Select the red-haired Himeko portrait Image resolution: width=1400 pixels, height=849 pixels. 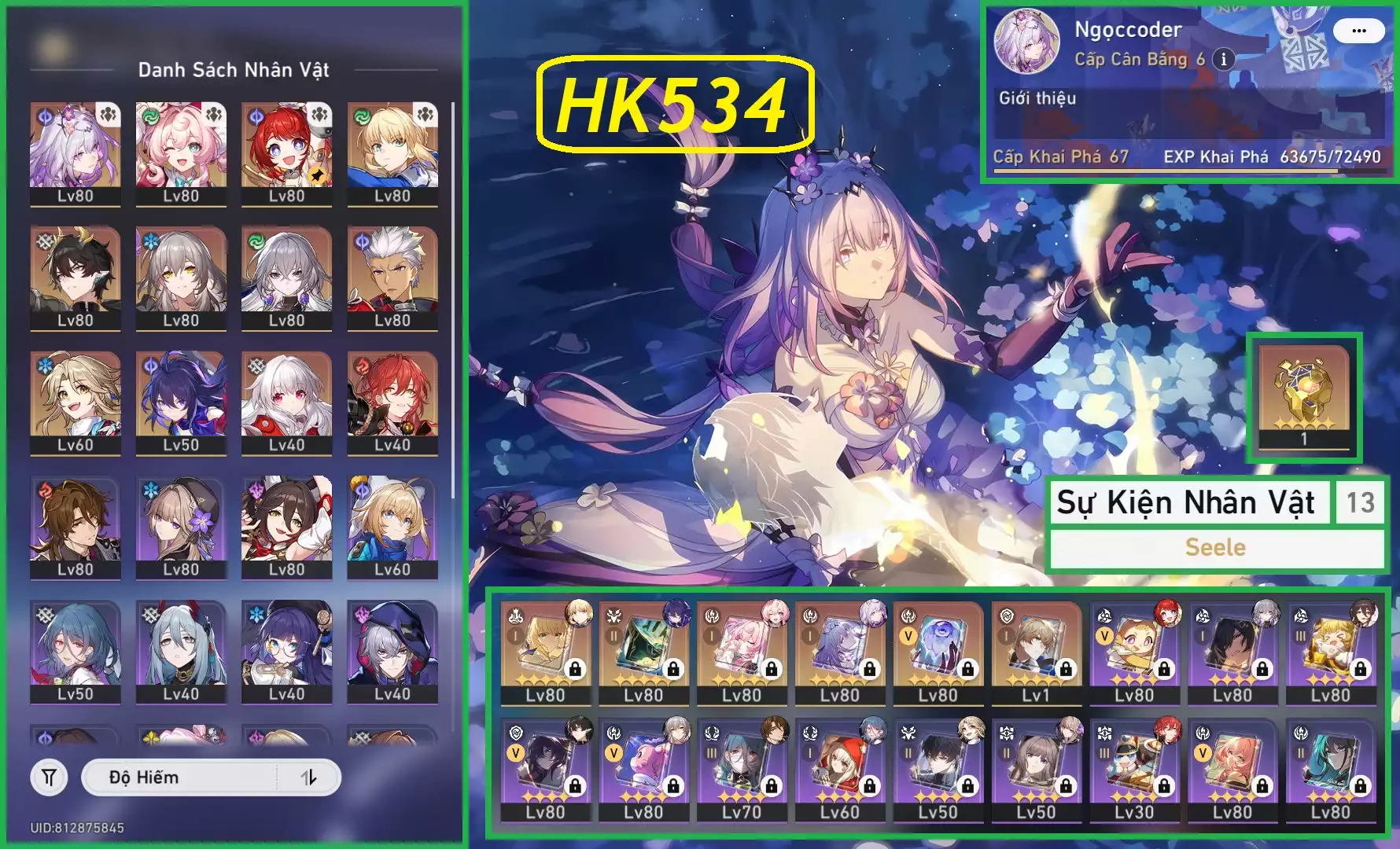(392, 401)
